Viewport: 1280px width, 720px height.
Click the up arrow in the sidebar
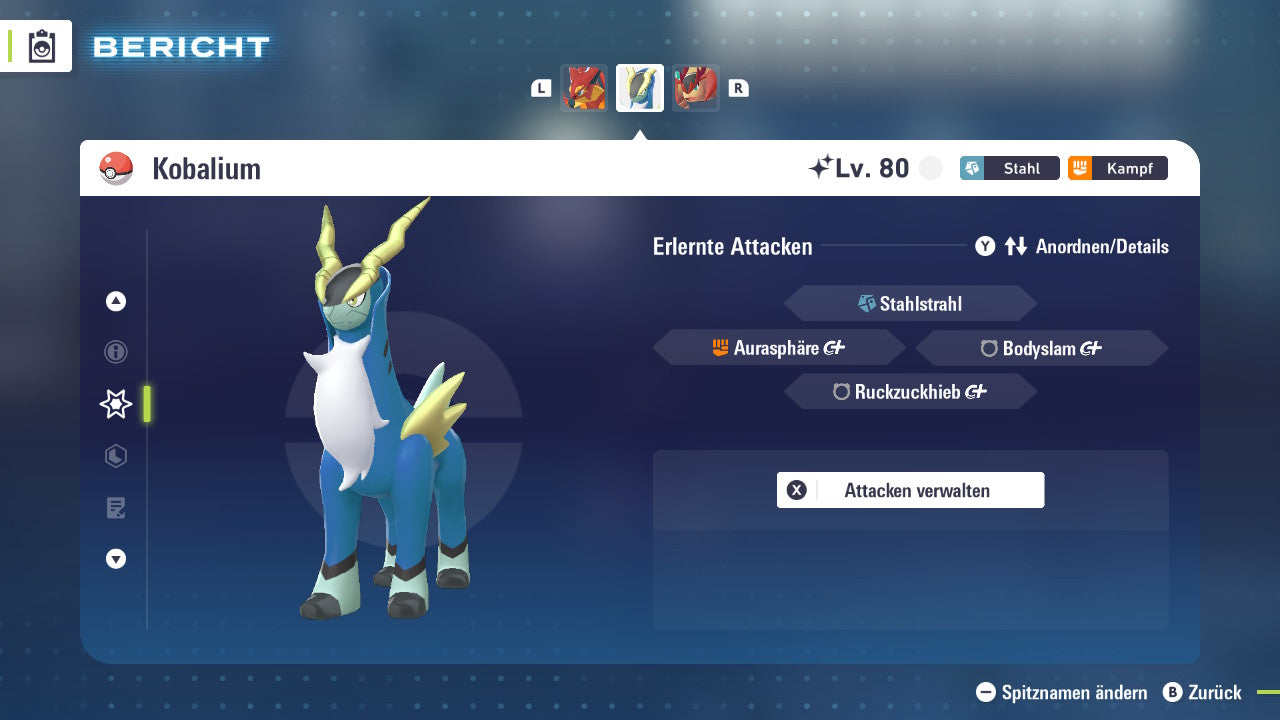tap(115, 301)
